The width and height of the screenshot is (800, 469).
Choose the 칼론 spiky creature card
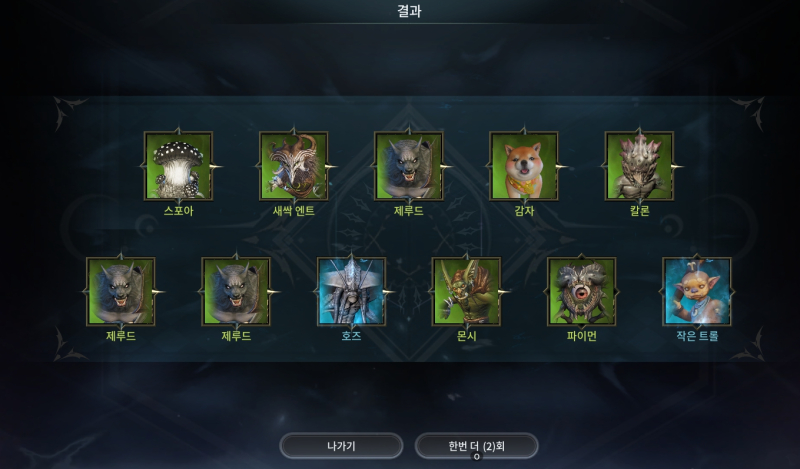pos(639,166)
